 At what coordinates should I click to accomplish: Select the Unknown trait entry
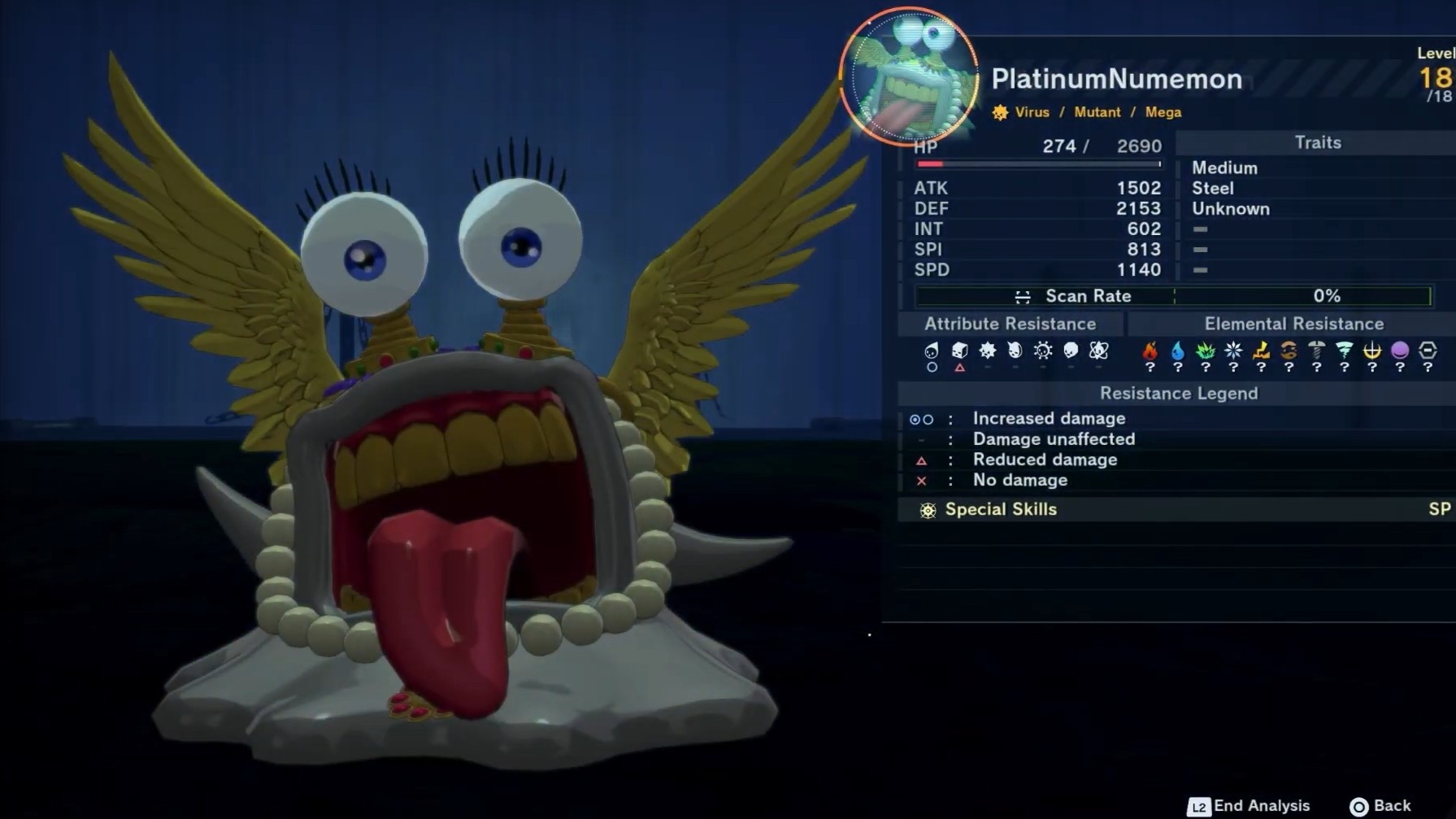(1231, 209)
